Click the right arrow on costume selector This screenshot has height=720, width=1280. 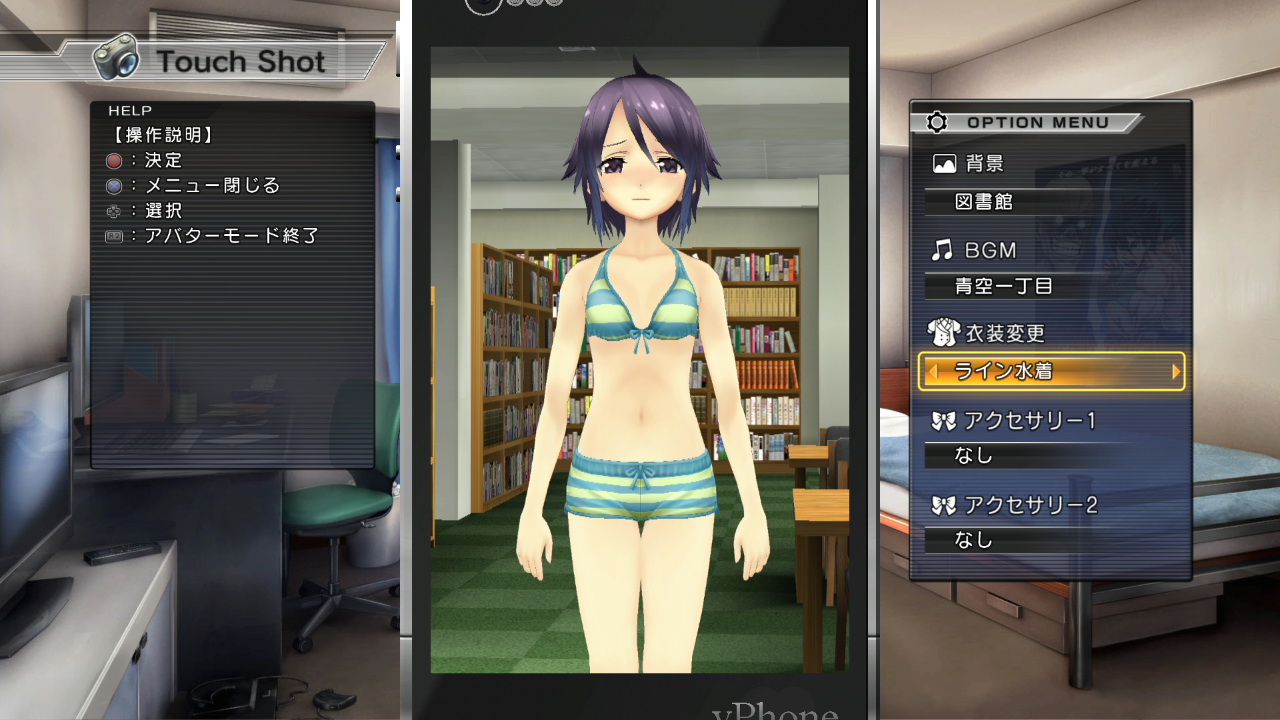(x=1176, y=372)
